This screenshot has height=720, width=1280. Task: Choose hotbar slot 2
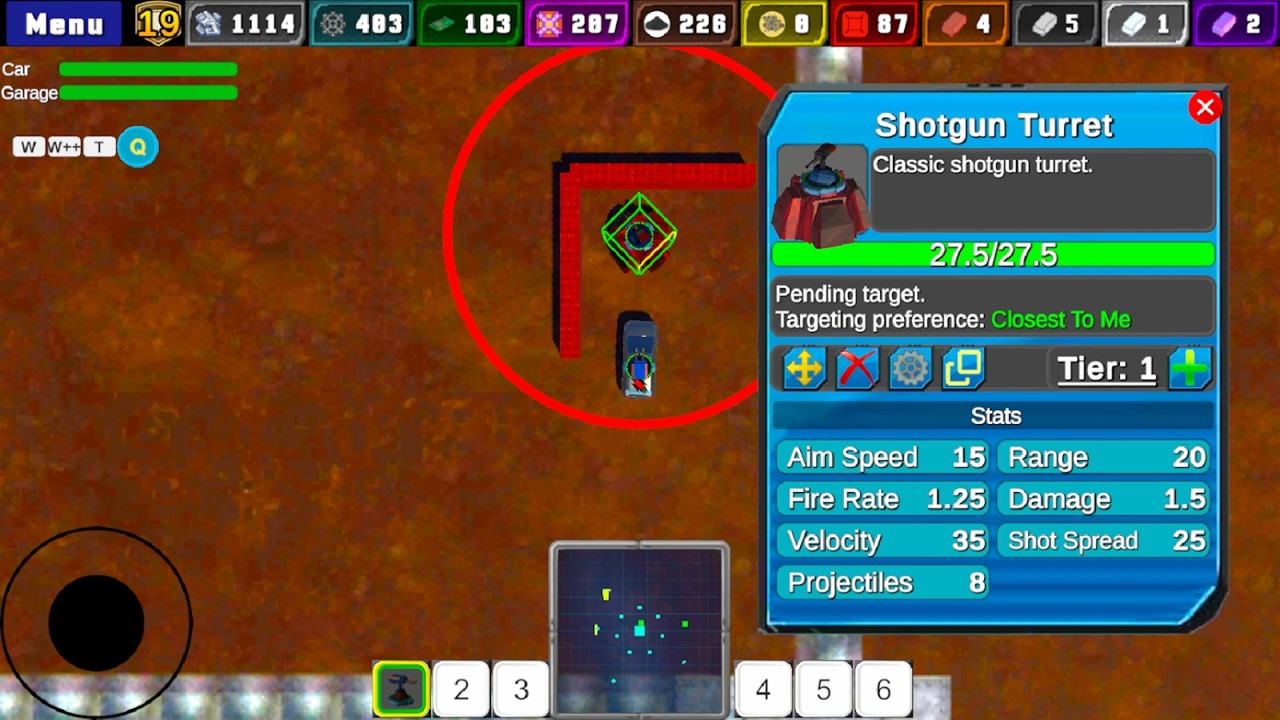tap(461, 689)
